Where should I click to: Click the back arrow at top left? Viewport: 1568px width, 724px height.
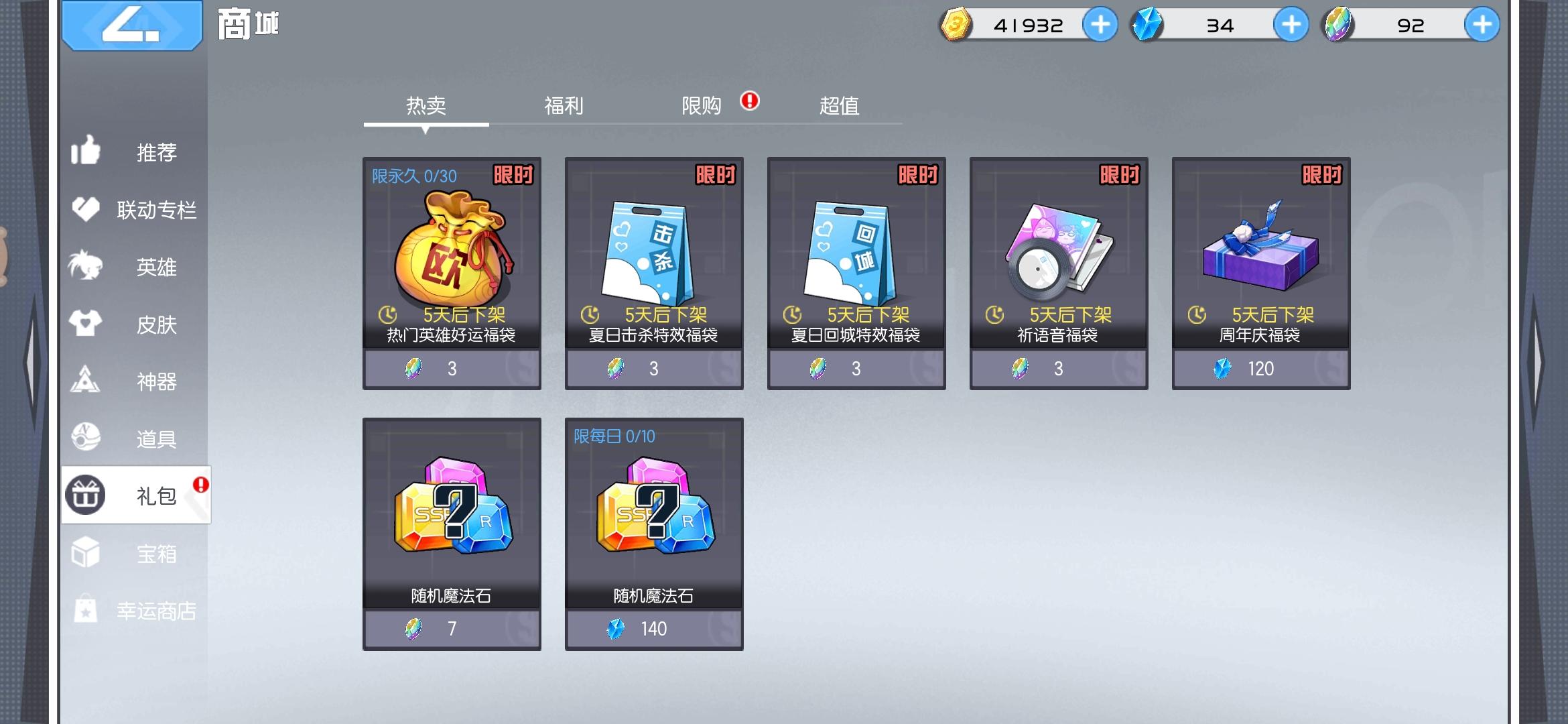tap(131, 27)
